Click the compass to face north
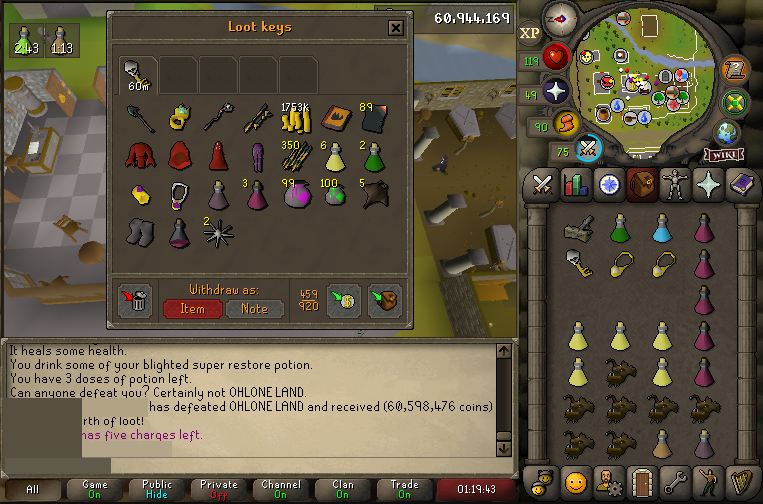Screen dimensions: 763x504 click(559, 17)
